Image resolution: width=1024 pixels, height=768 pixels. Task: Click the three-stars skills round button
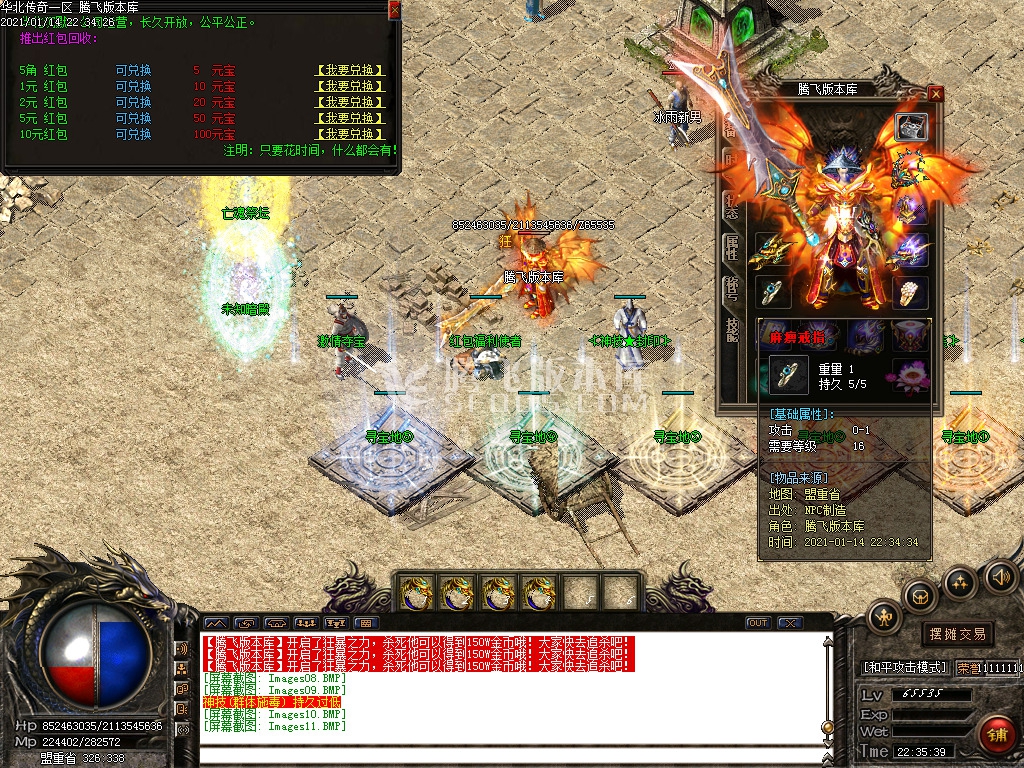(x=960, y=581)
